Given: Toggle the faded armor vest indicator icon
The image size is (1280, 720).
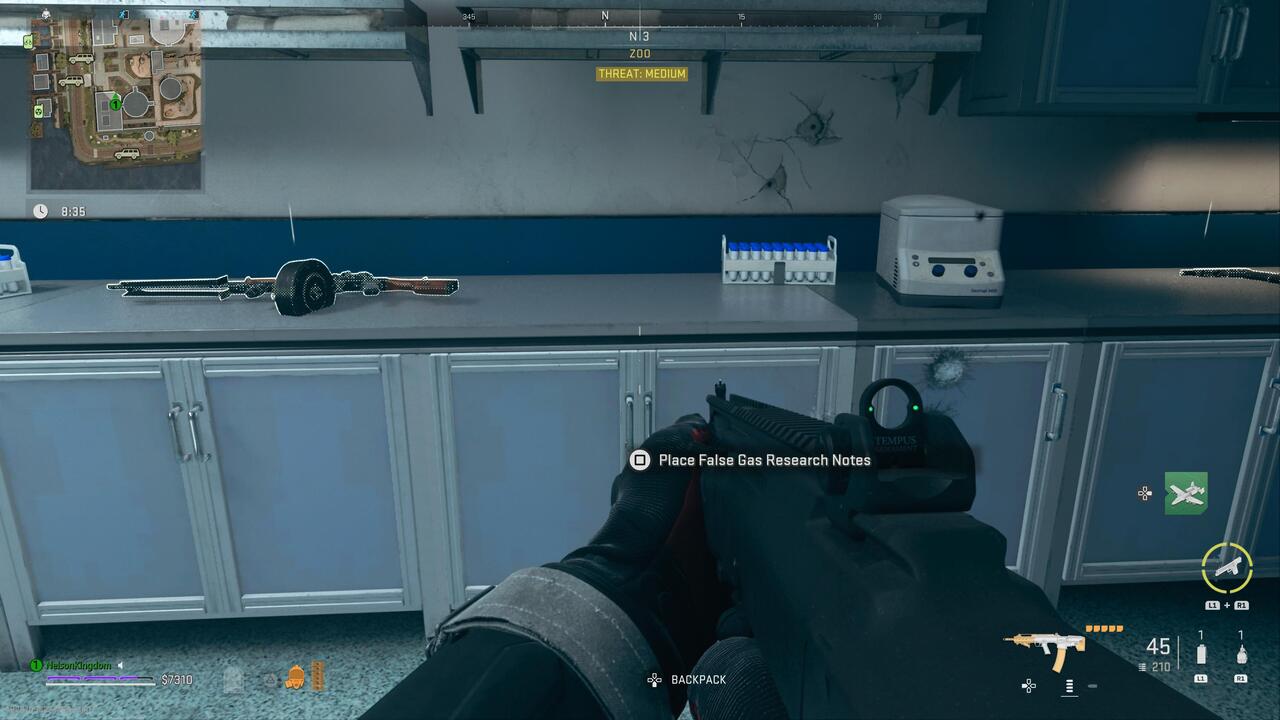Looking at the screenshot, I should pos(232,678).
